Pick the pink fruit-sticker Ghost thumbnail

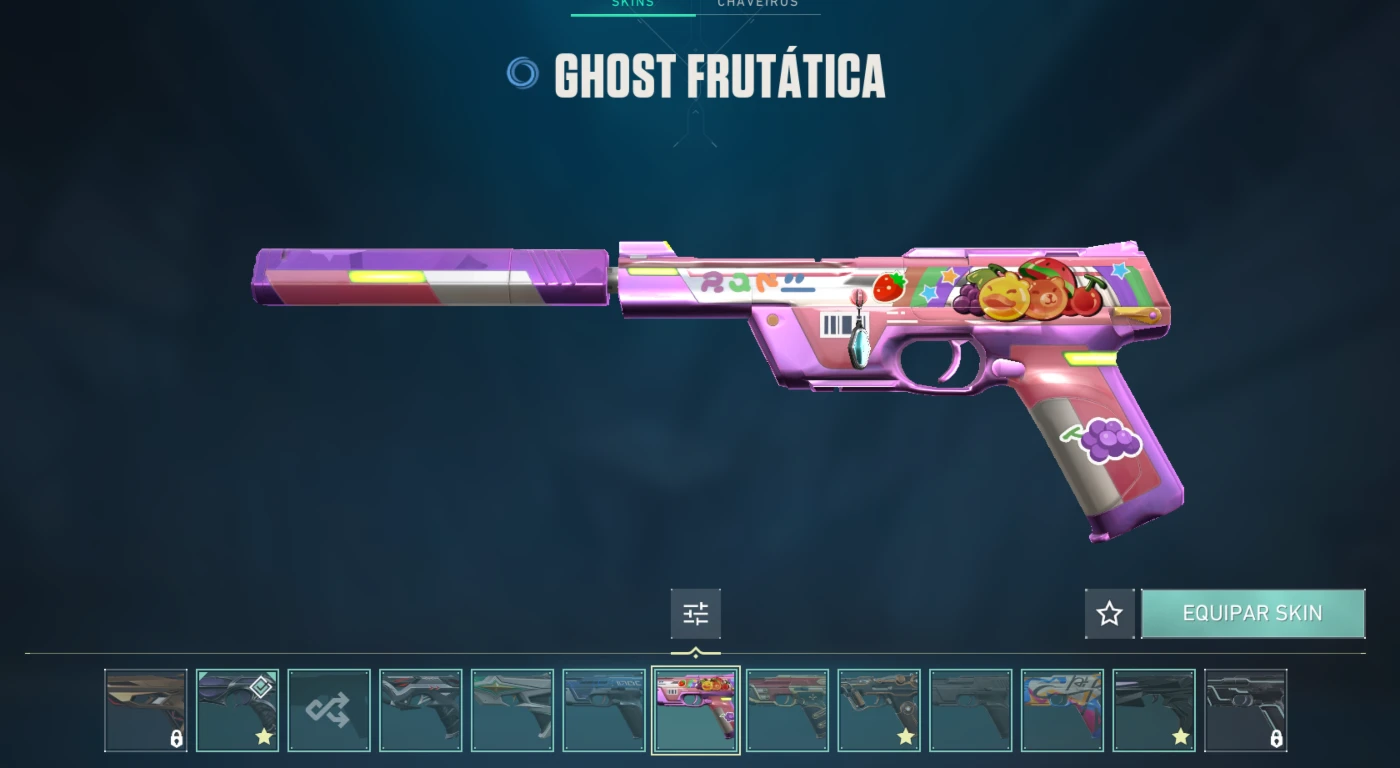coord(695,710)
